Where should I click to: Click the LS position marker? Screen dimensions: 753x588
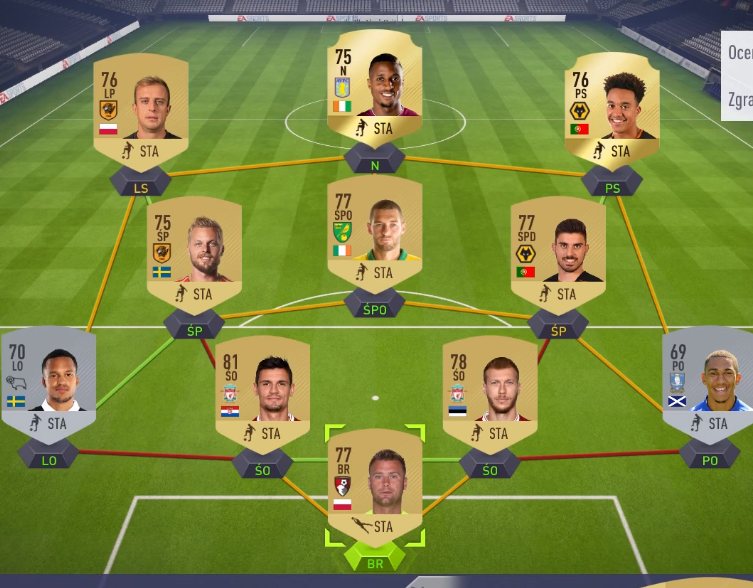tap(140, 185)
